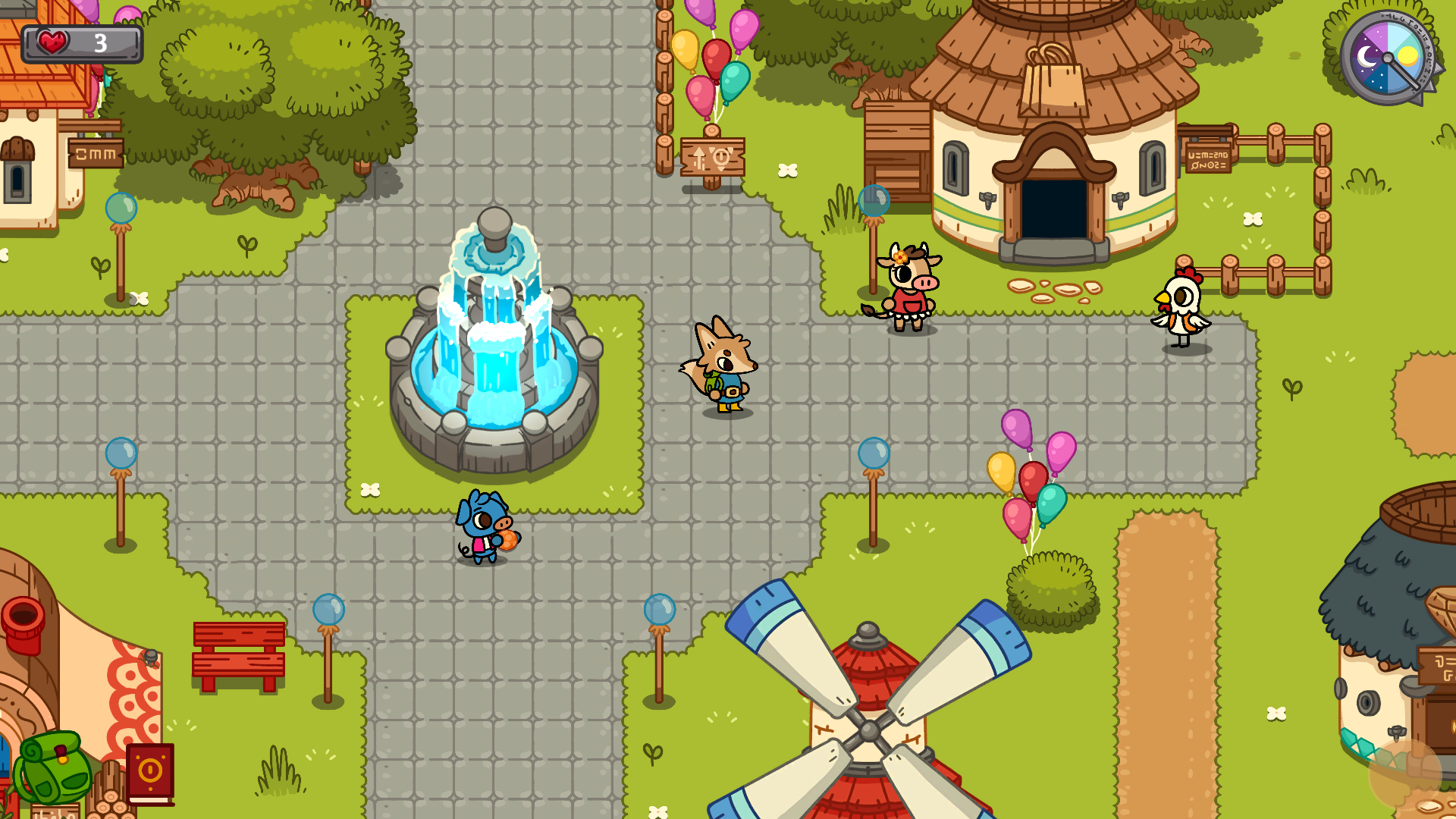Select the moon symbol on the time dial
The height and width of the screenshot is (819, 1456).
point(1366,55)
